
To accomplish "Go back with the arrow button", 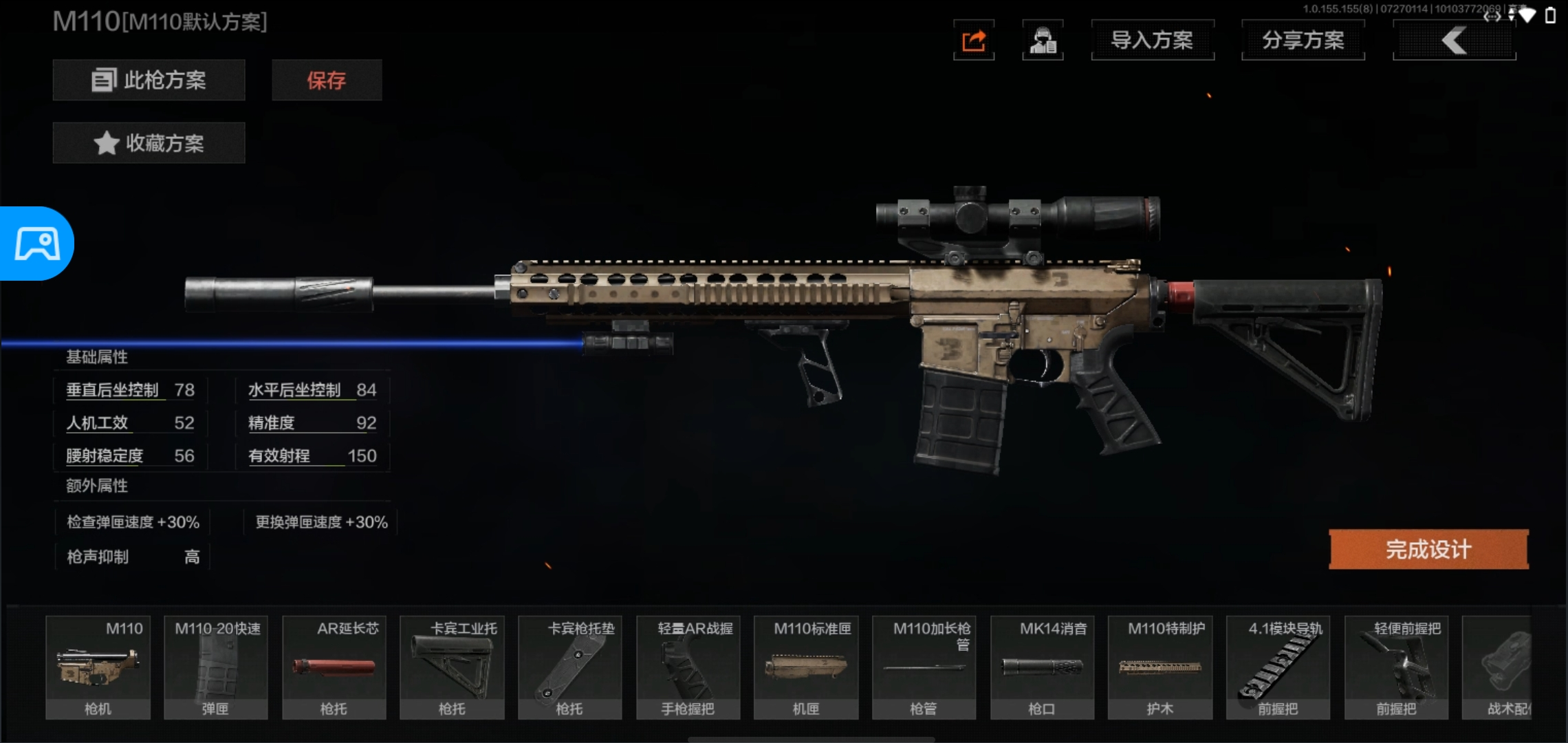I will point(1454,41).
